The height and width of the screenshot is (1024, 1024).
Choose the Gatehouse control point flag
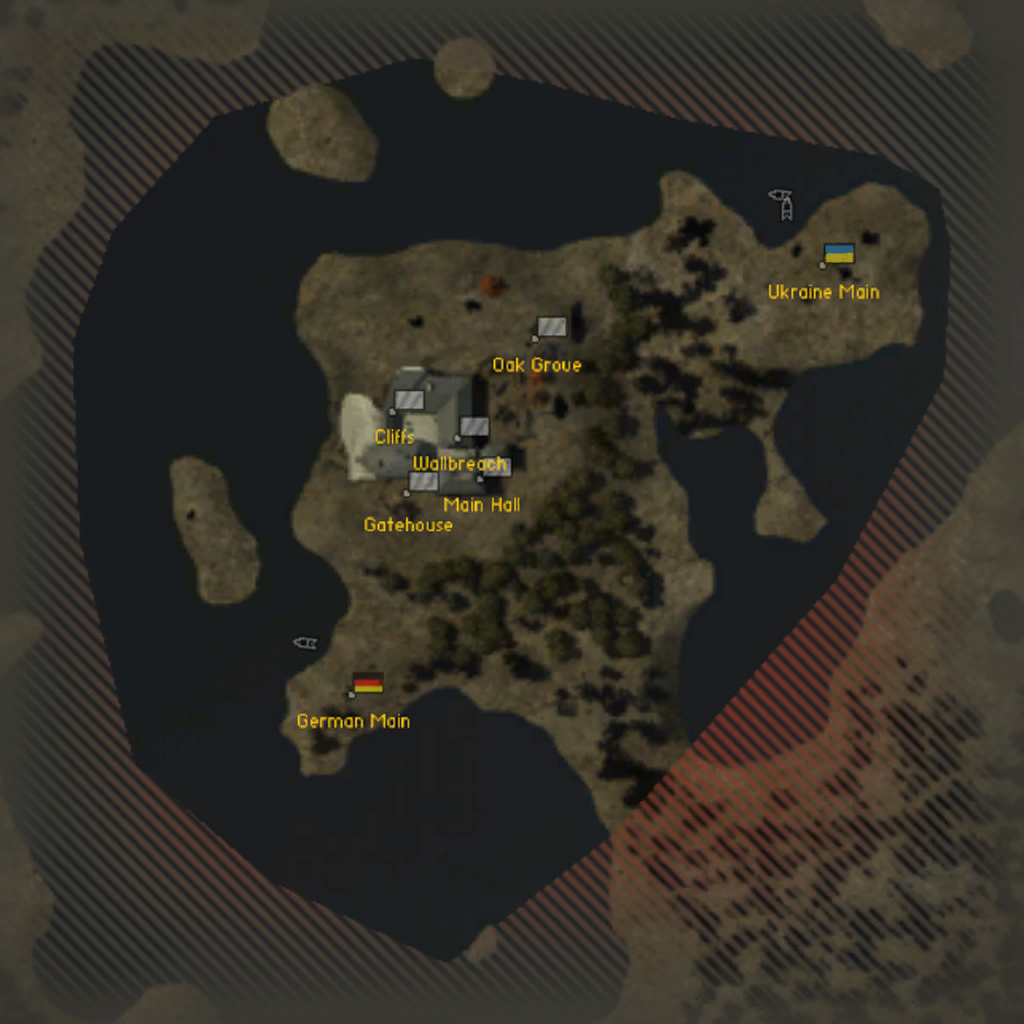424,482
